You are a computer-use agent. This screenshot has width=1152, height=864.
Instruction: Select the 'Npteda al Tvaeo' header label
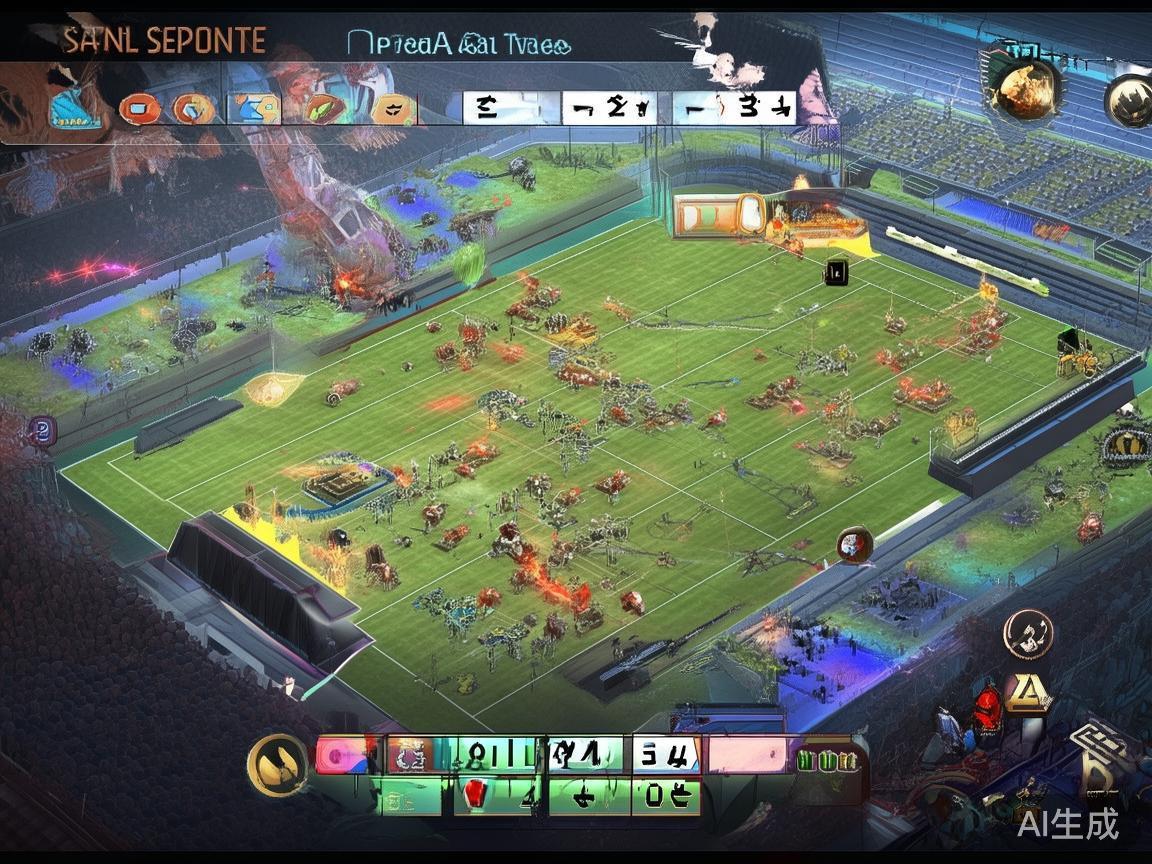click(x=459, y=43)
